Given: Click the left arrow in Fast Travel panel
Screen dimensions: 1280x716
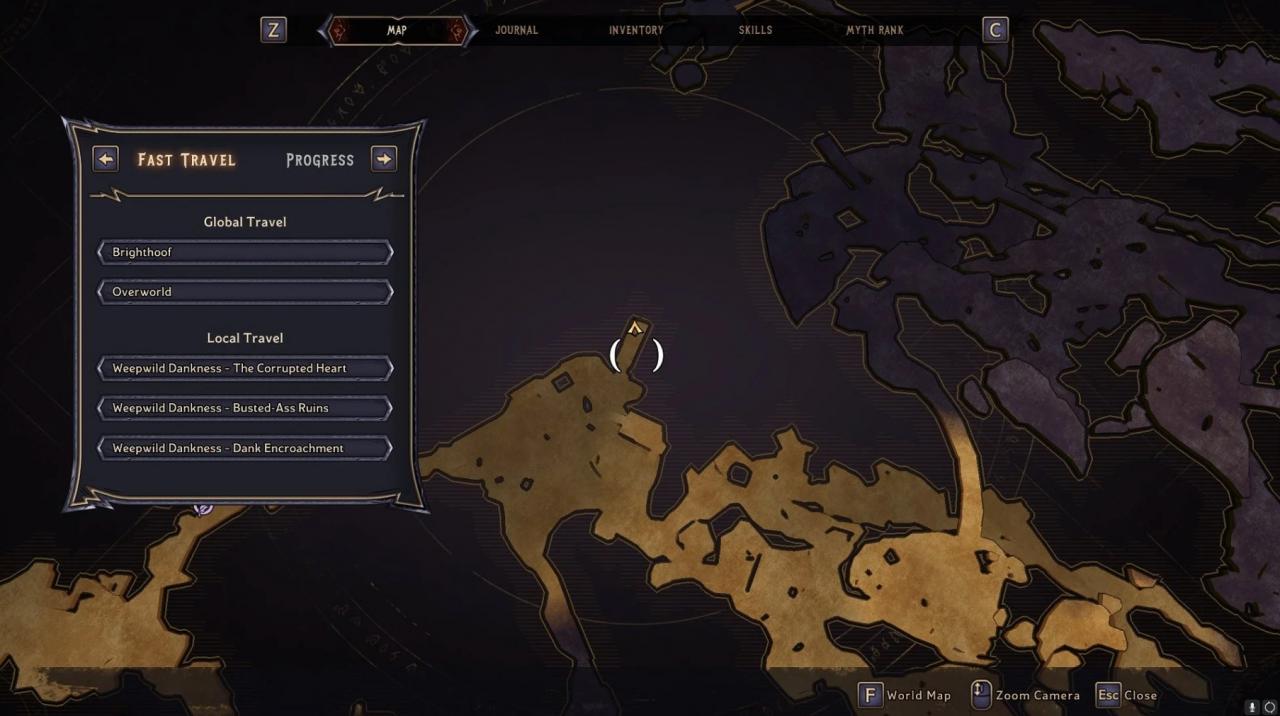Looking at the screenshot, I should coord(105,159).
